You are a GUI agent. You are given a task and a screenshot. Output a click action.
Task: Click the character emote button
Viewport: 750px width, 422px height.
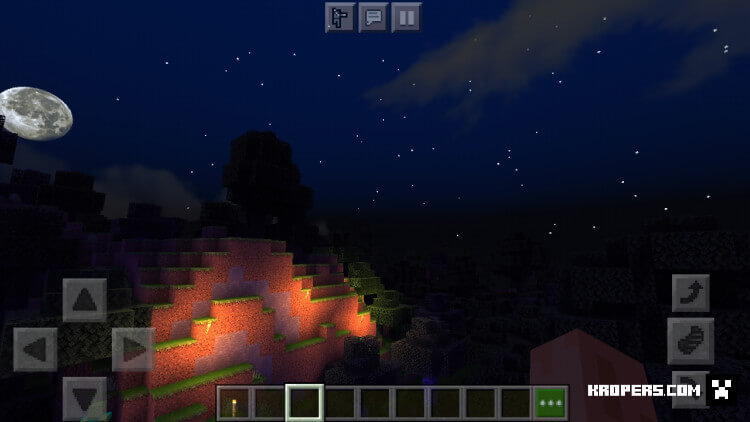[340, 17]
